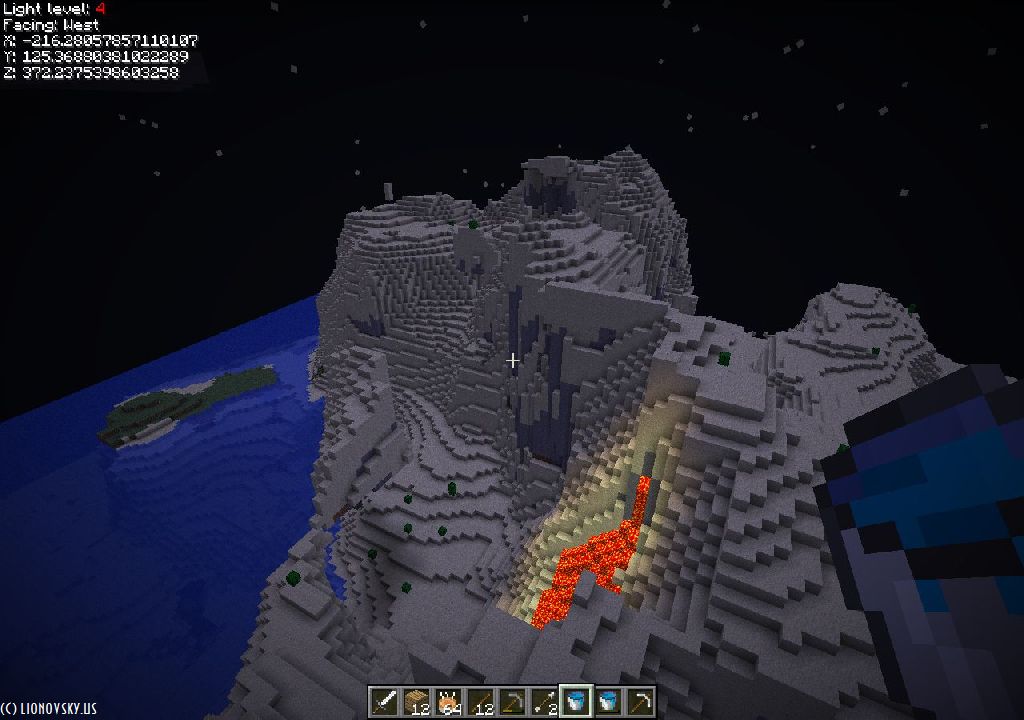This screenshot has width=1024, height=720.
Task: Choose the wood planks stack of 12
Action: (416, 701)
